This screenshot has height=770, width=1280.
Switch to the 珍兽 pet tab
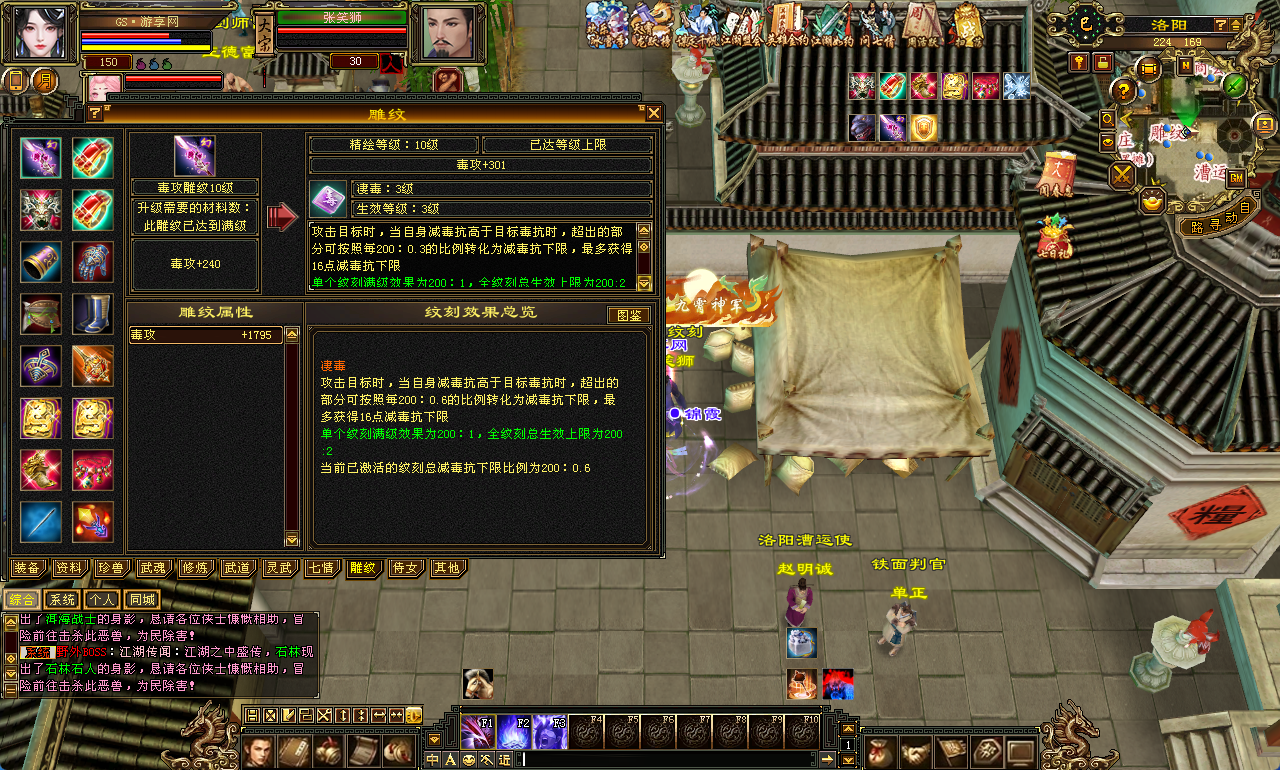point(111,568)
